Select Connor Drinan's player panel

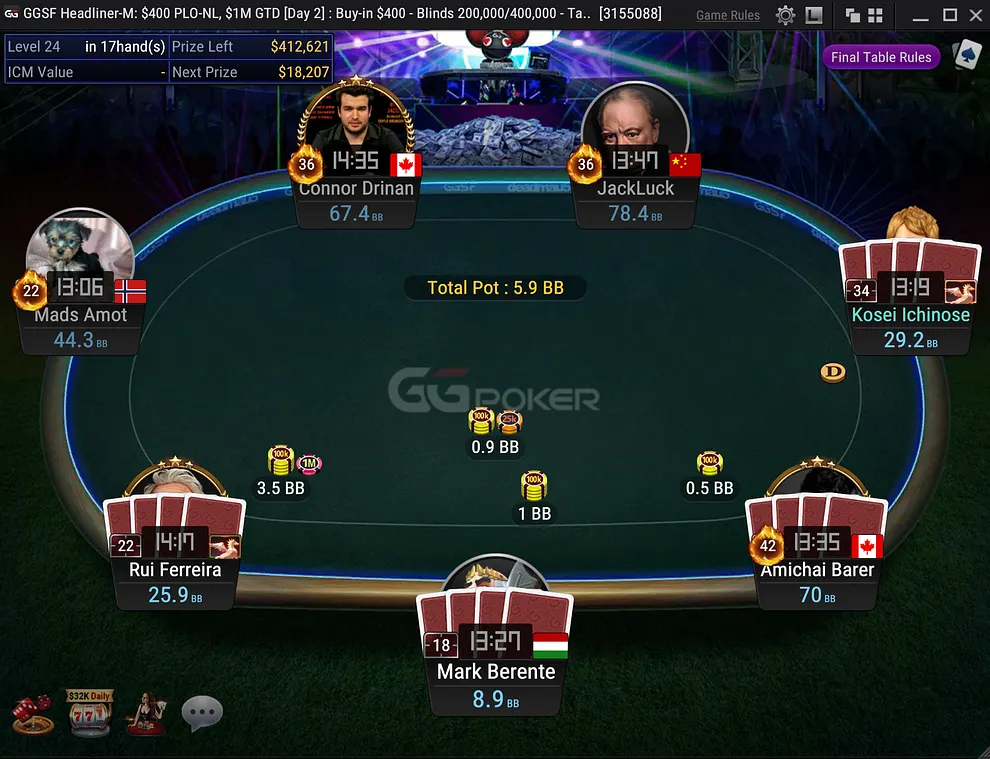tap(356, 200)
